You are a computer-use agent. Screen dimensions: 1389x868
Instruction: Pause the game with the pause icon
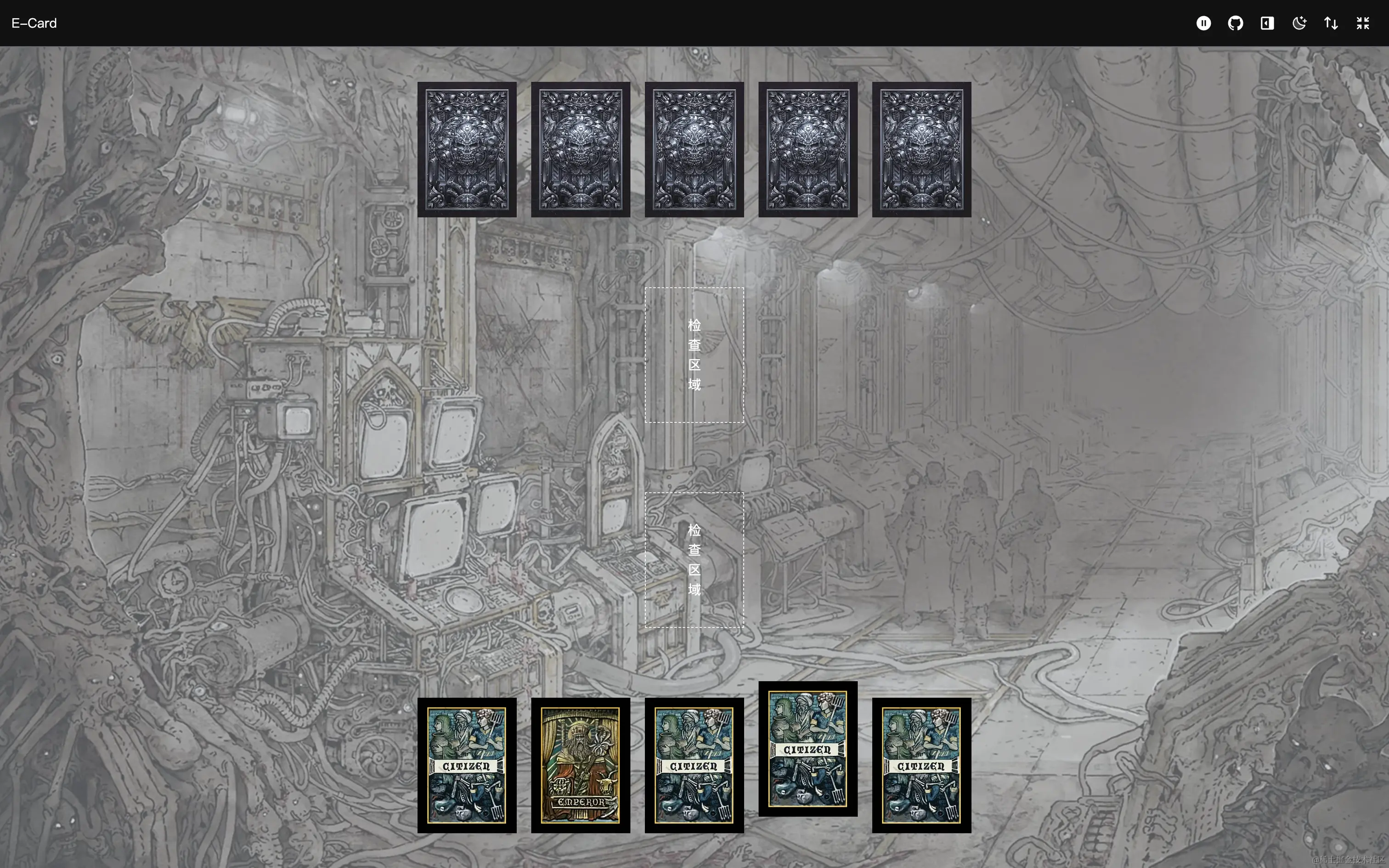1203,23
